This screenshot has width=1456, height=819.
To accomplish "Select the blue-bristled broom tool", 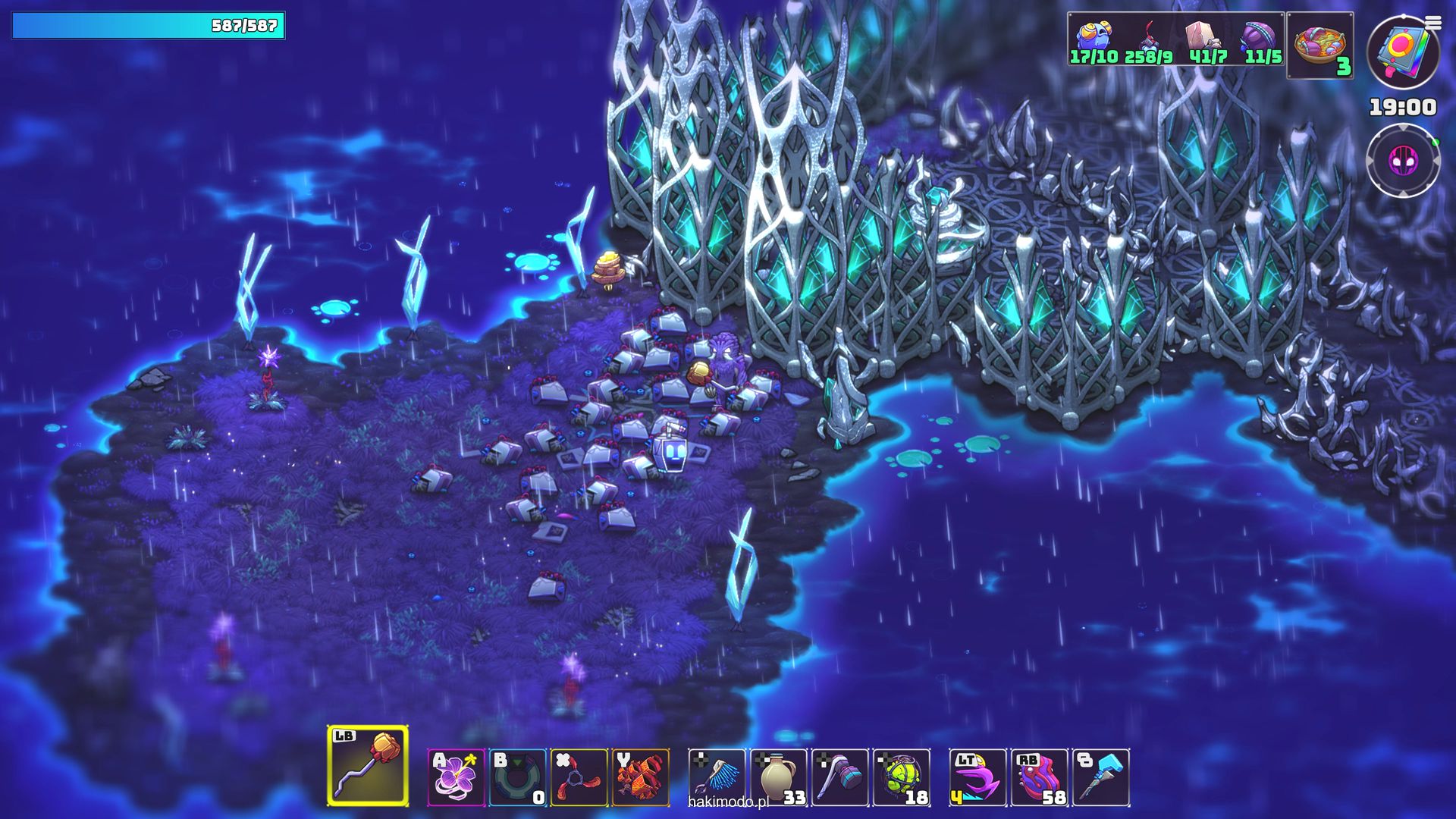I will 717,777.
